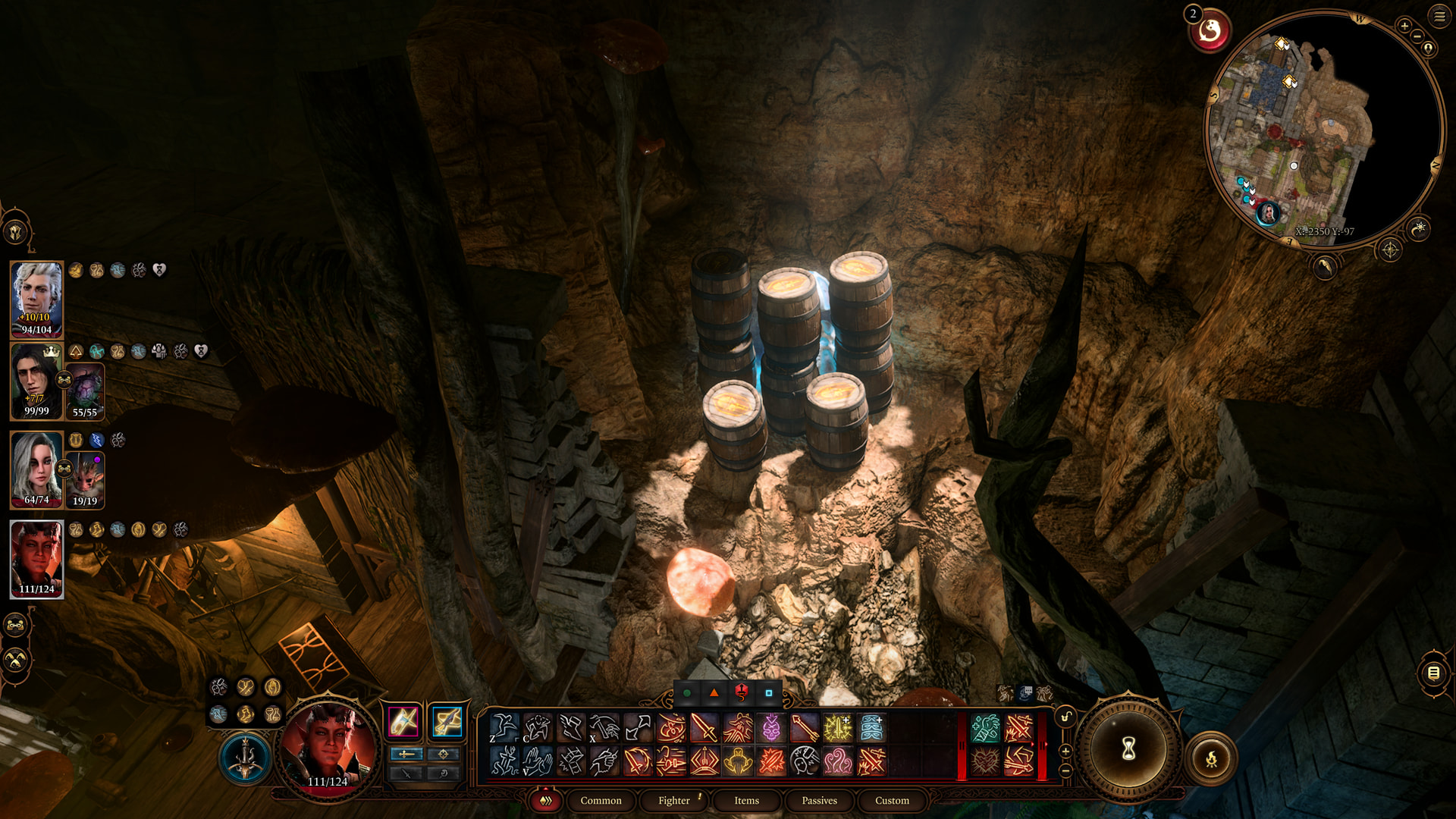Show the Items hotbar tab

(x=746, y=800)
